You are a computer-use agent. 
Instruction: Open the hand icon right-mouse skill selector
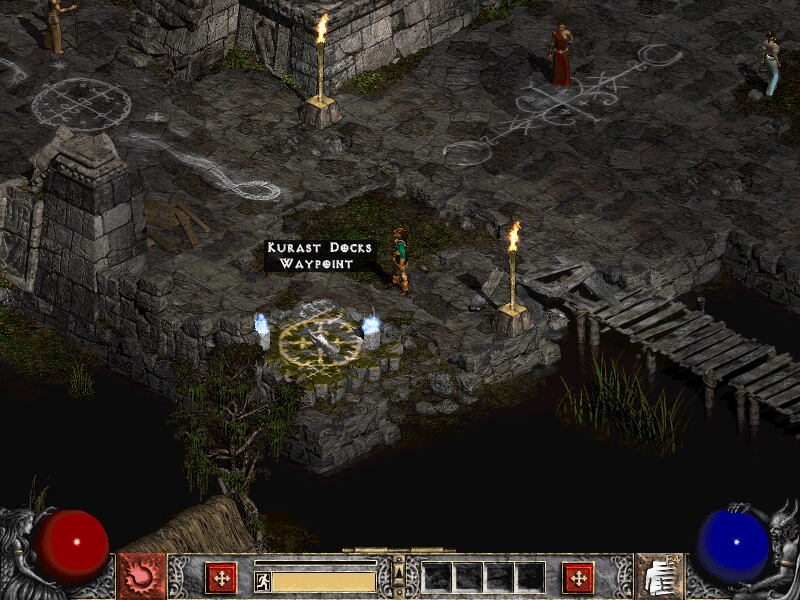tap(659, 577)
